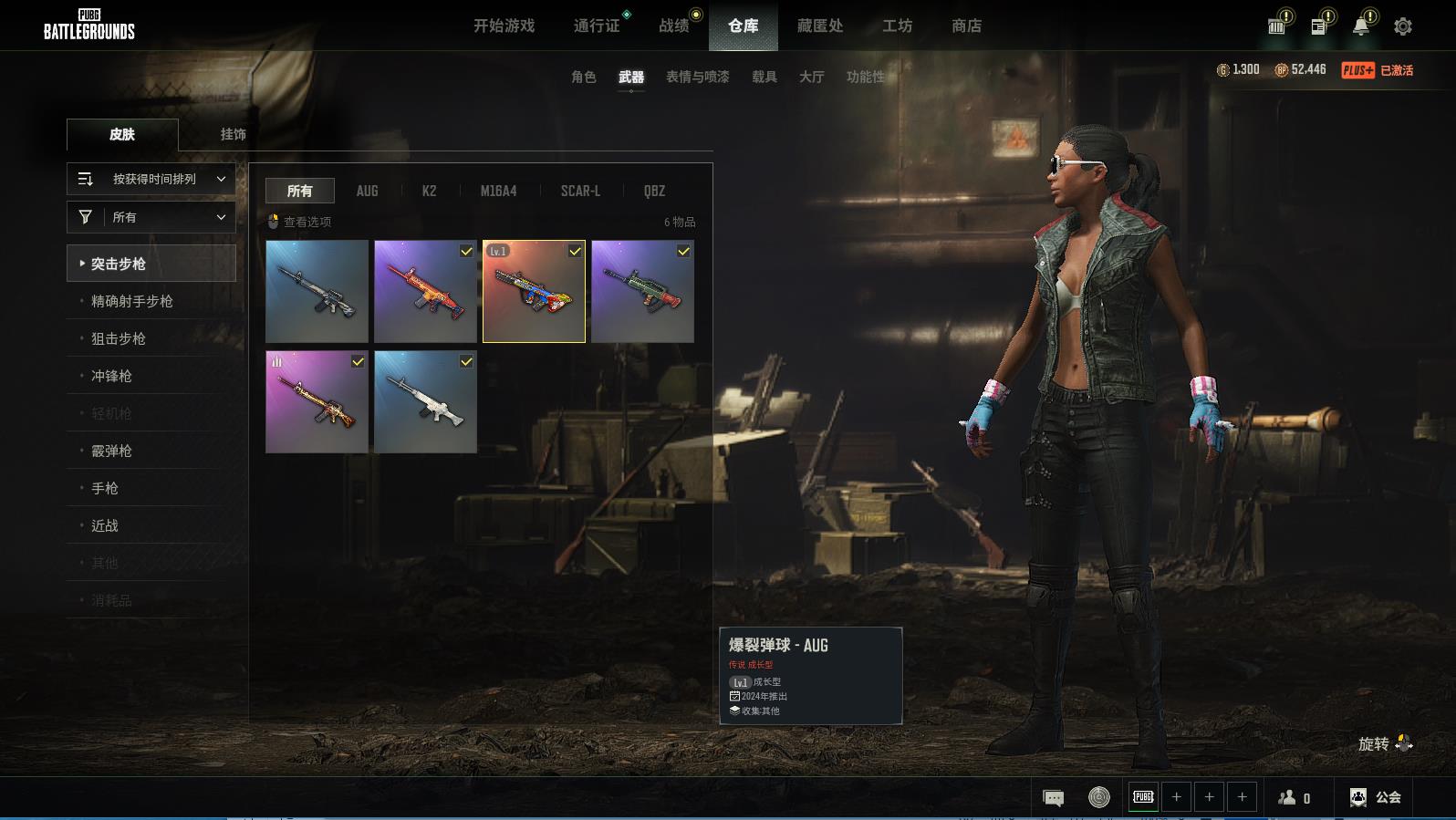1456x820 pixels.
Task: Open the gear settings icon
Action: [x=1402, y=26]
